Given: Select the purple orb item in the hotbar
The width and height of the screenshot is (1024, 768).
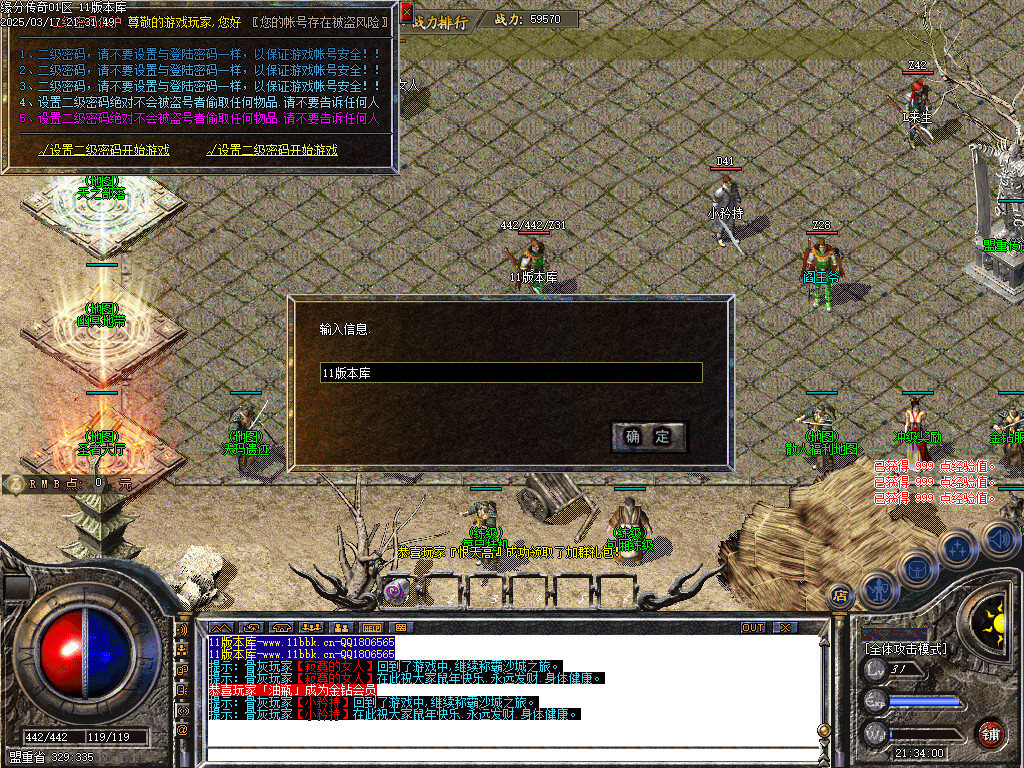Looking at the screenshot, I should coord(396,591).
